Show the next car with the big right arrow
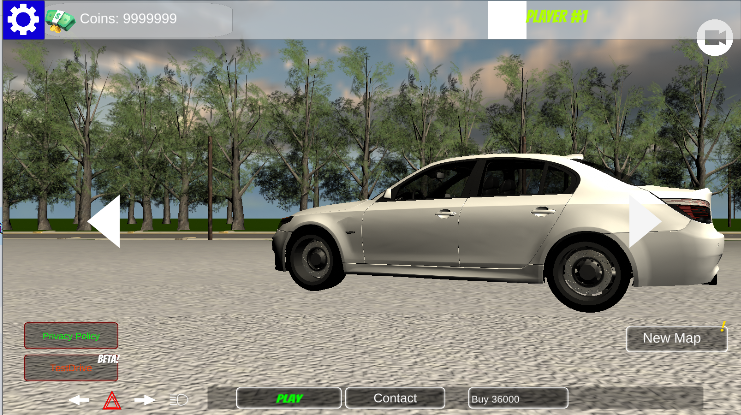The height and width of the screenshot is (415, 741). (x=644, y=221)
